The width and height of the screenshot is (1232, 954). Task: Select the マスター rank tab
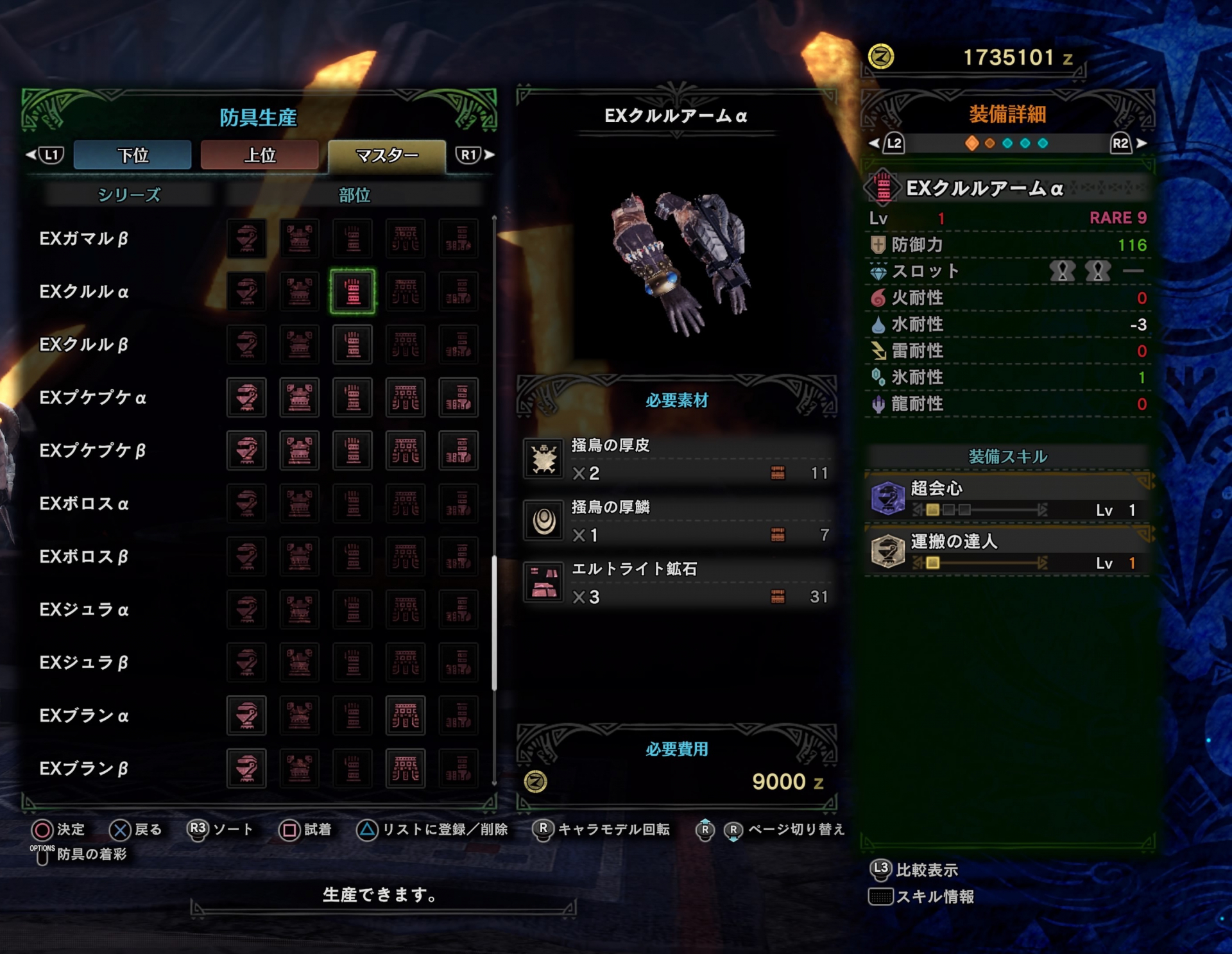386,155
